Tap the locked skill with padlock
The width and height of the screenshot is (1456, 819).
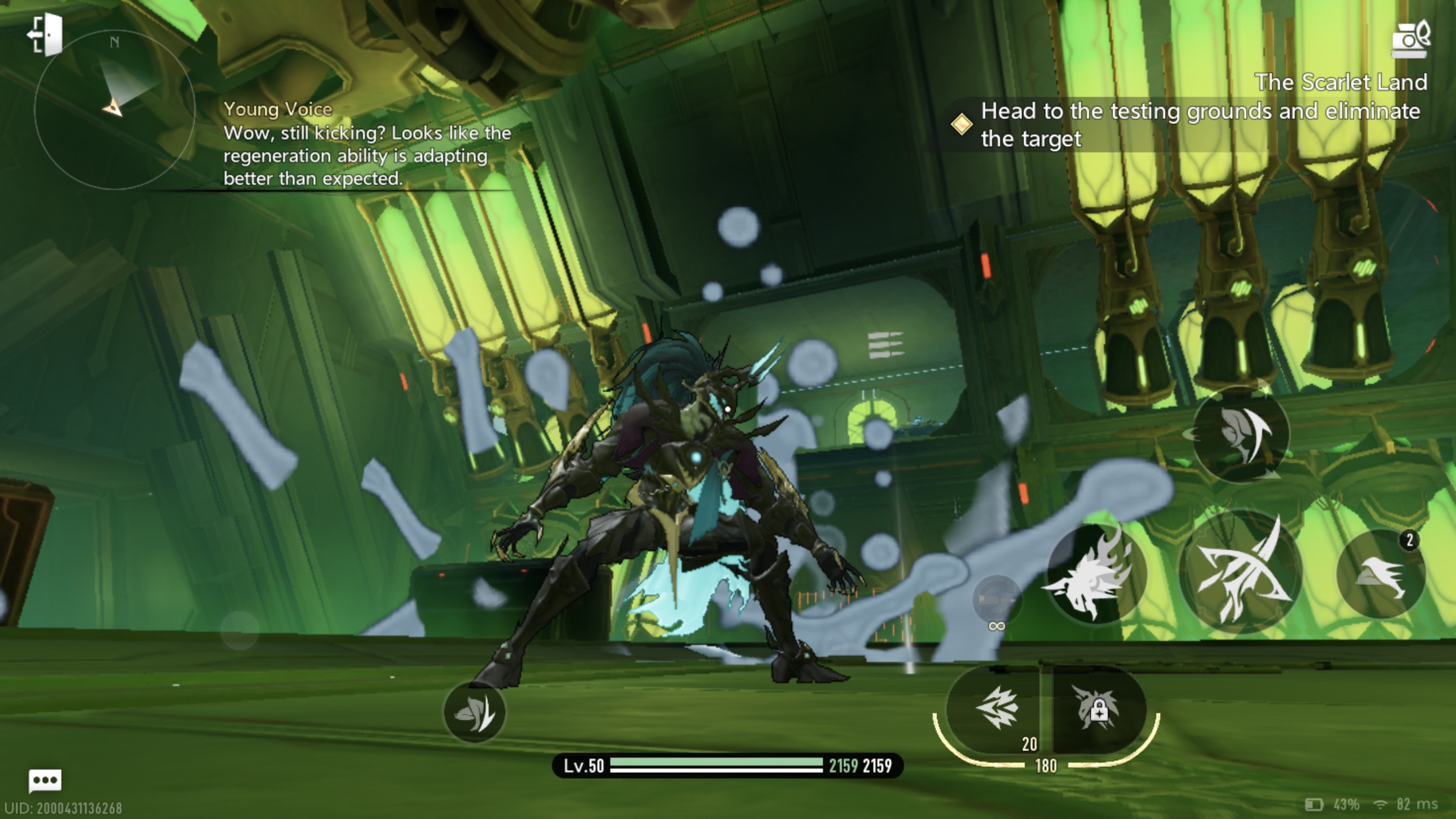coord(1097,710)
